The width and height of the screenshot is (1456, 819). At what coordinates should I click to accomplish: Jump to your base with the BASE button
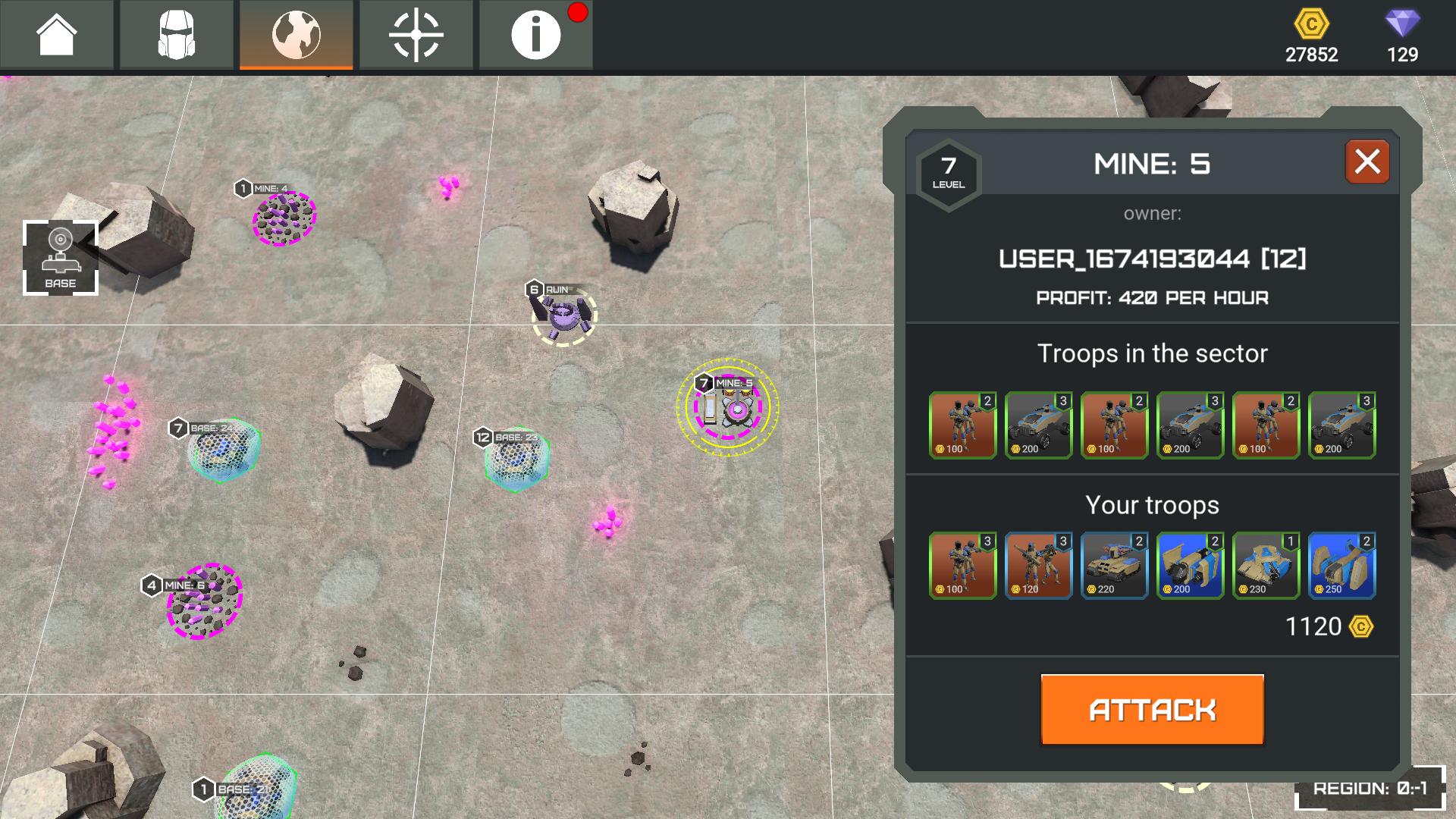click(61, 258)
